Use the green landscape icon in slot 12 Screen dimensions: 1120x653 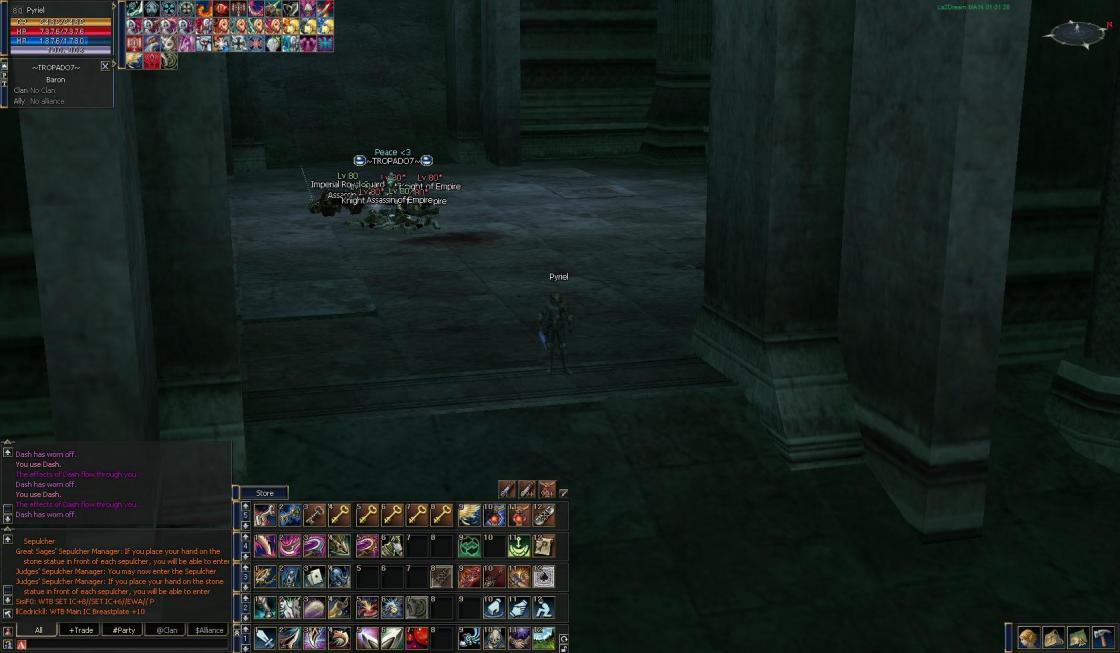click(544, 637)
